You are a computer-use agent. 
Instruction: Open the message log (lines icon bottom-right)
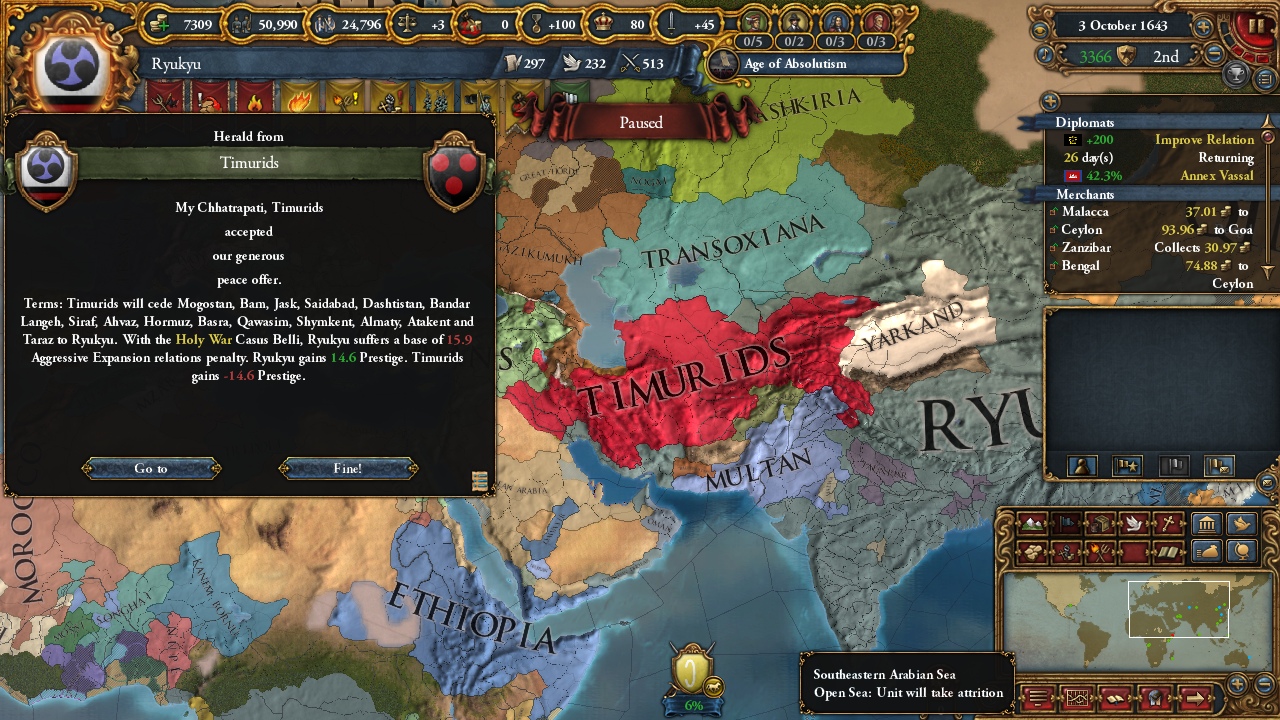pyautogui.click(x=1037, y=697)
